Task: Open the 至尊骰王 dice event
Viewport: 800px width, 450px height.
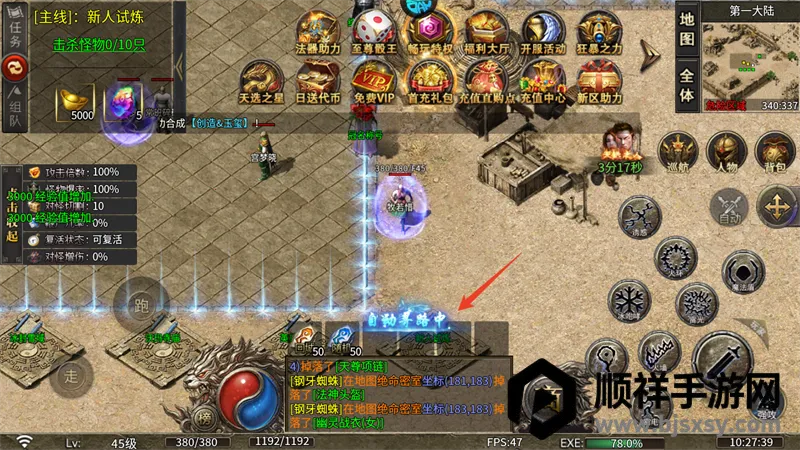Action: pyautogui.click(x=373, y=30)
